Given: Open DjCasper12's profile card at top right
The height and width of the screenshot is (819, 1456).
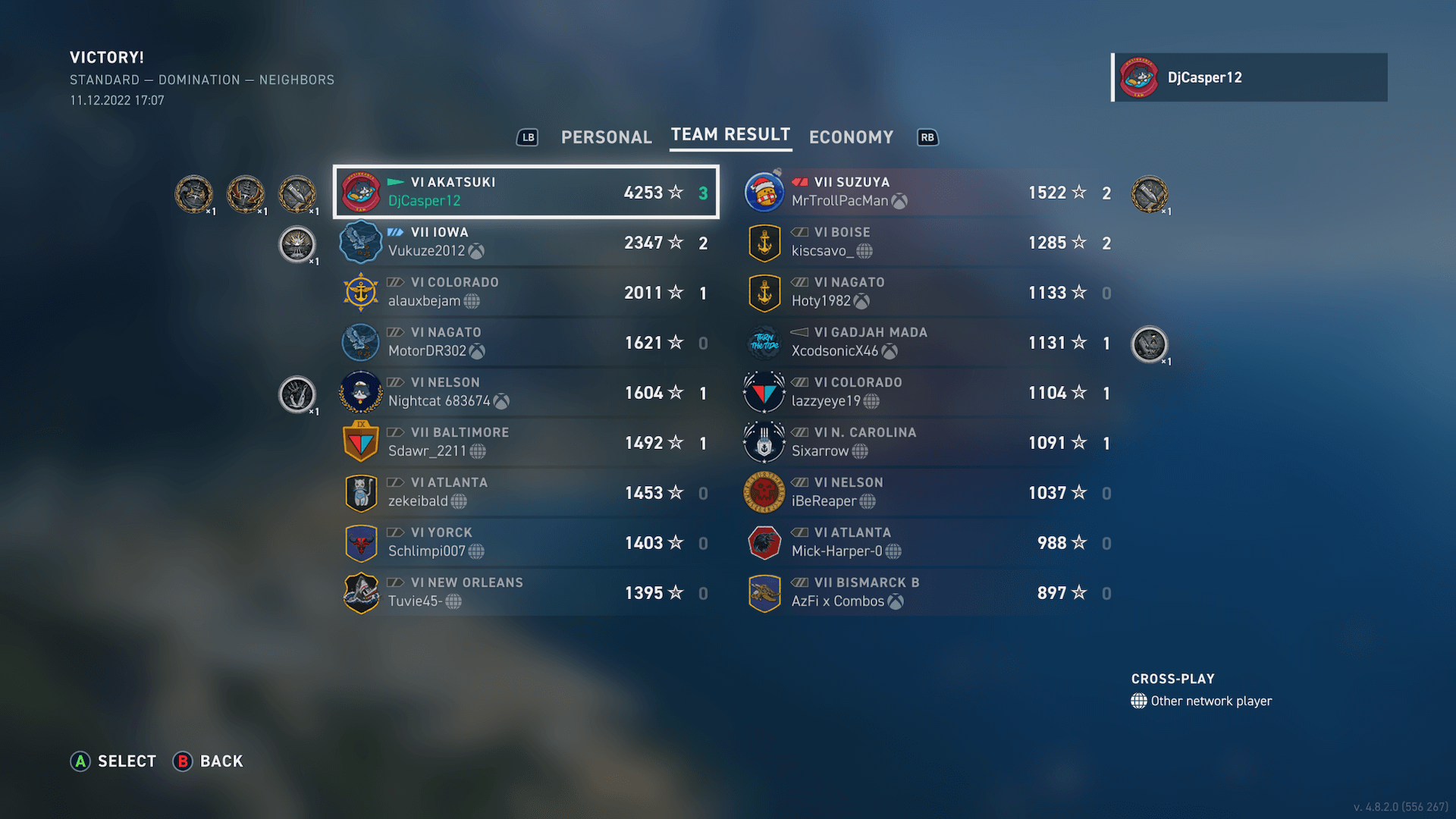Looking at the screenshot, I should (1248, 77).
